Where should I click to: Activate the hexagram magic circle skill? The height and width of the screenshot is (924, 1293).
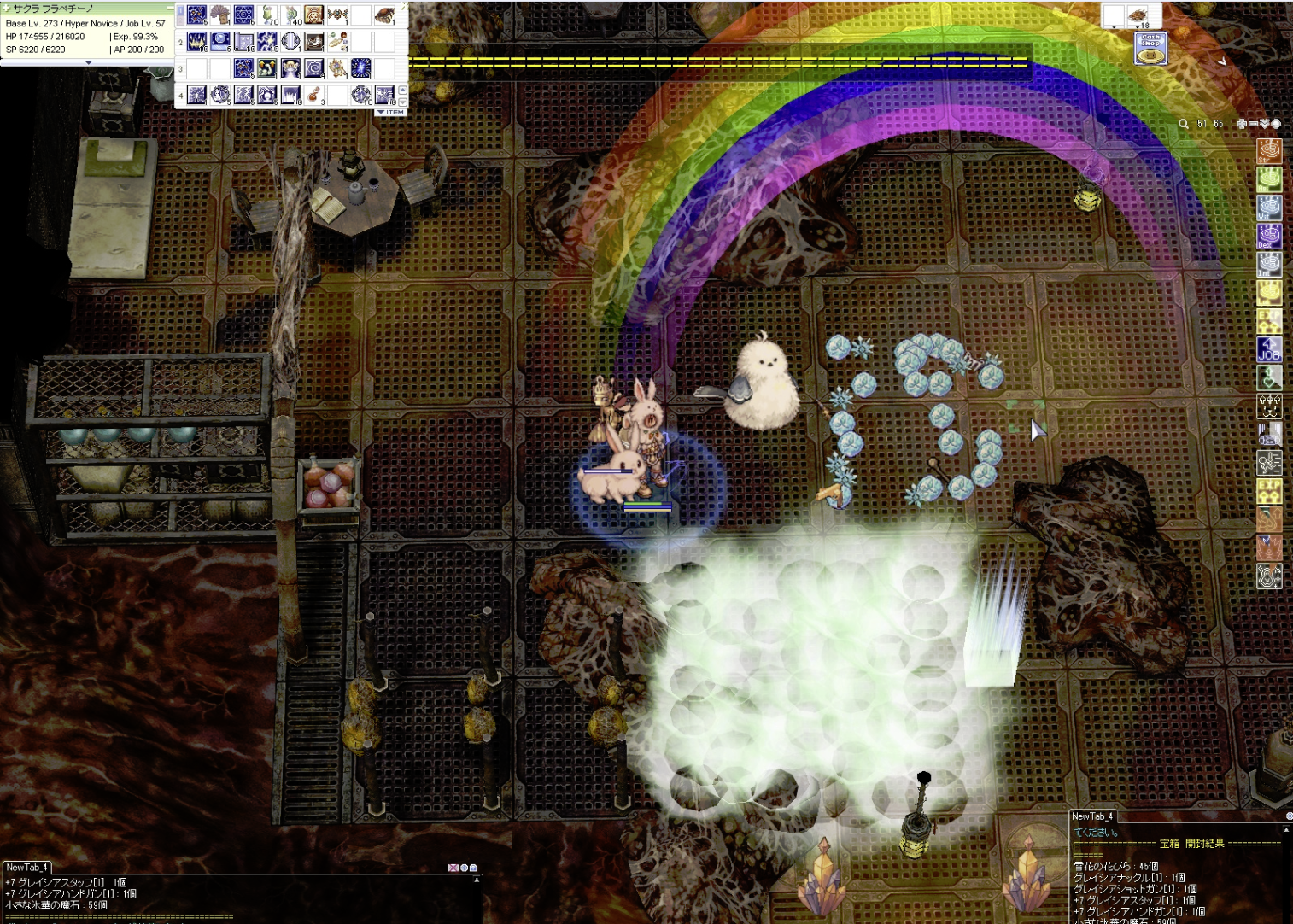tap(244, 15)
